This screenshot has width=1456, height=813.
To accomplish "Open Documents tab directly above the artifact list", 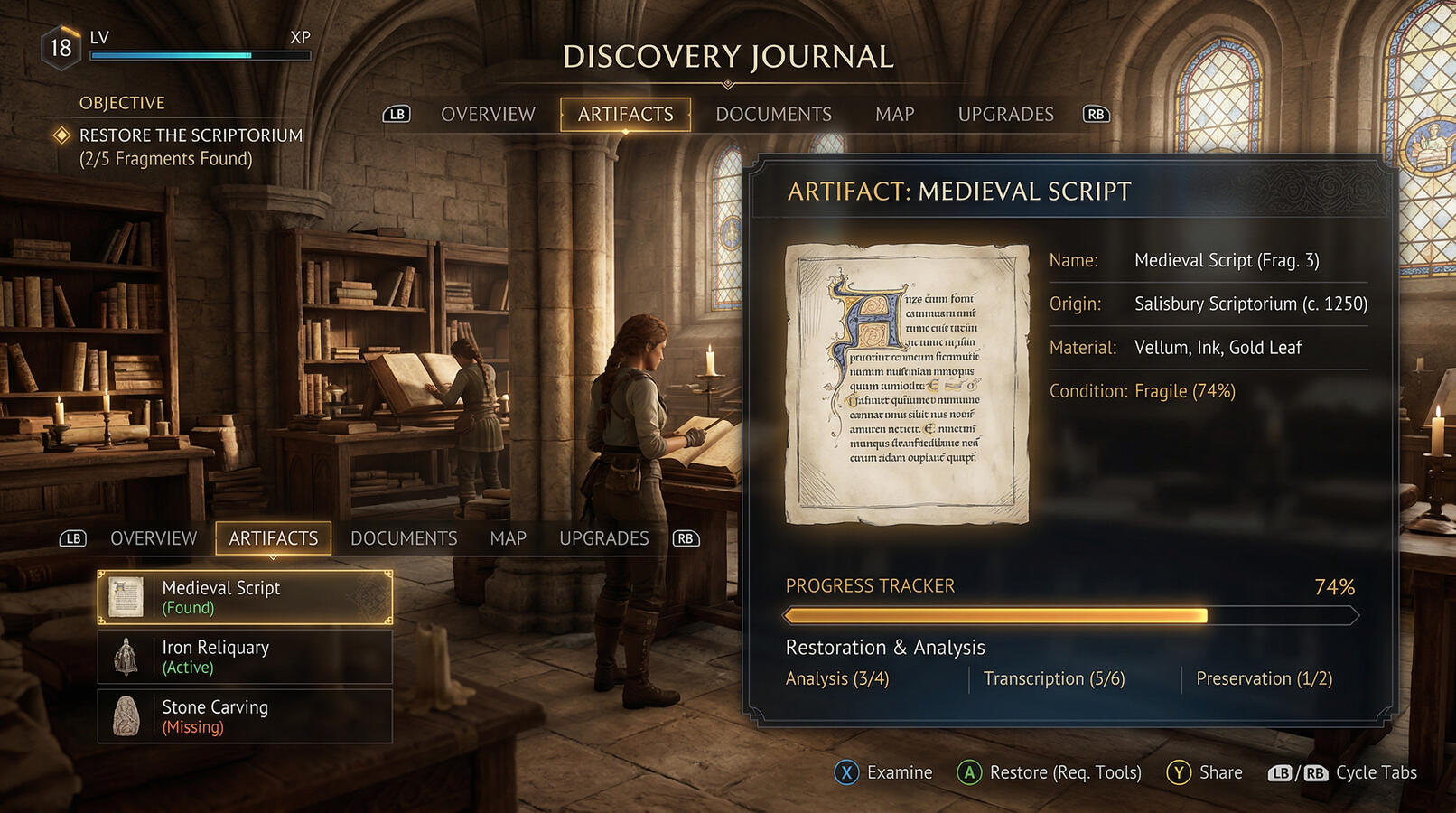I will click(x=404, y=538).
